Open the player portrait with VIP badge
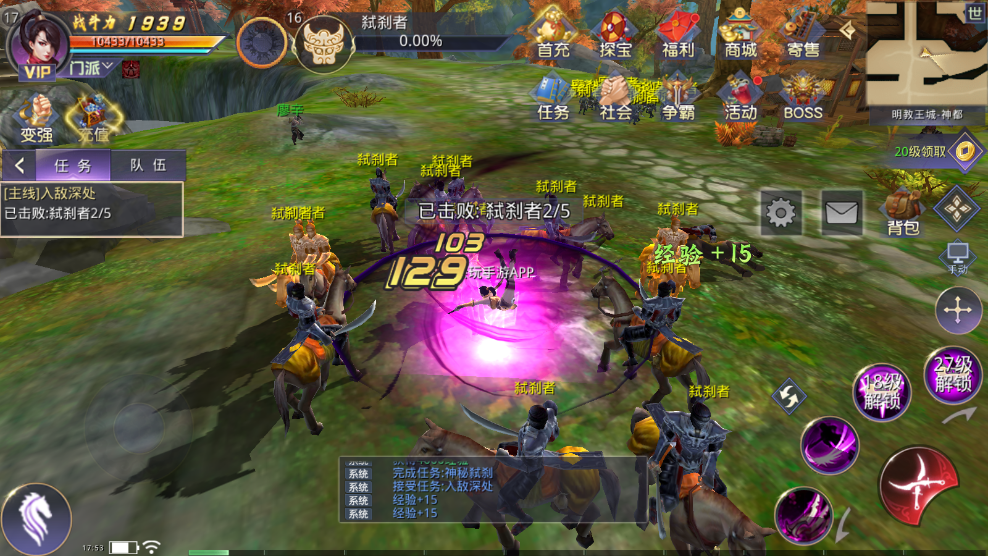 [x=40, y=45]
